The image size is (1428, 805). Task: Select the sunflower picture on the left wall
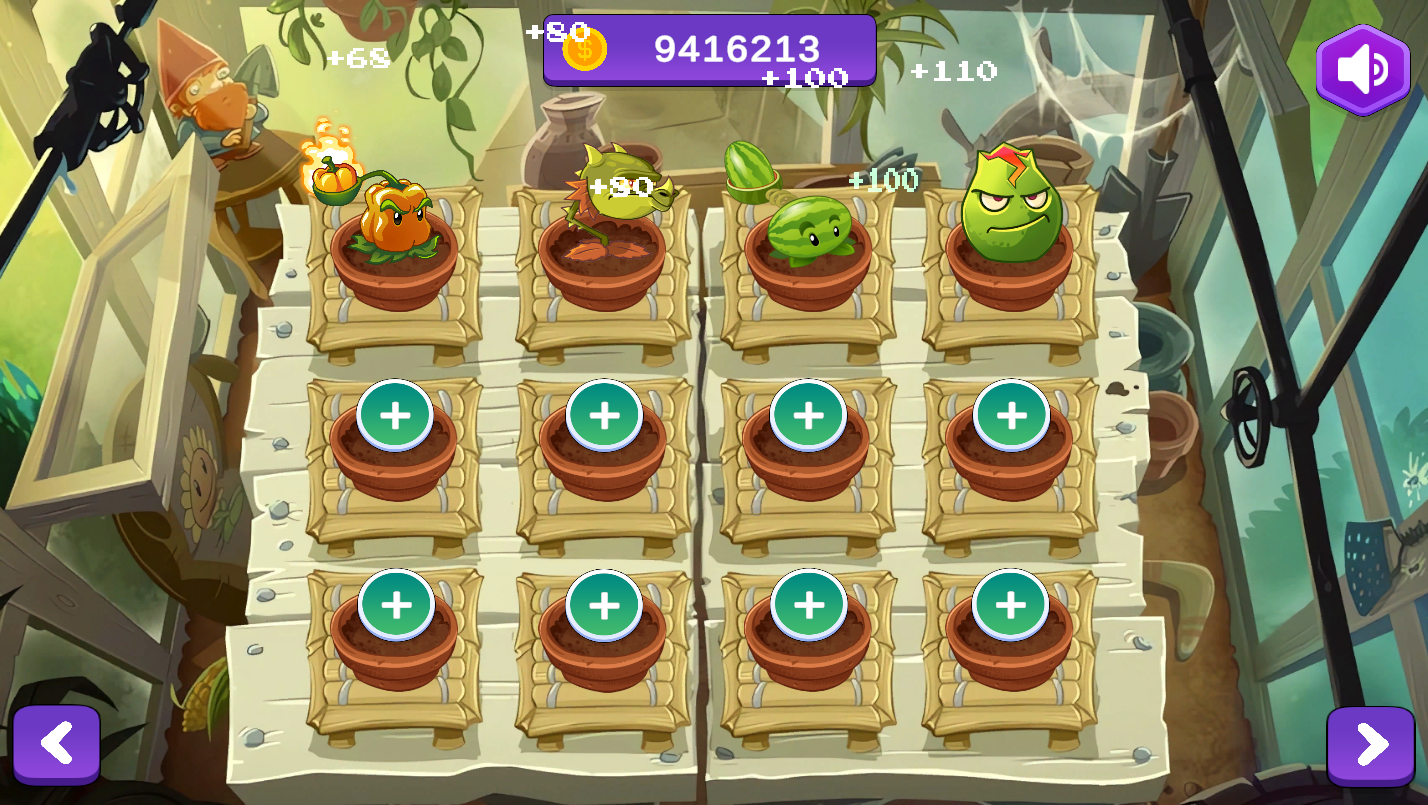[200, 480]
